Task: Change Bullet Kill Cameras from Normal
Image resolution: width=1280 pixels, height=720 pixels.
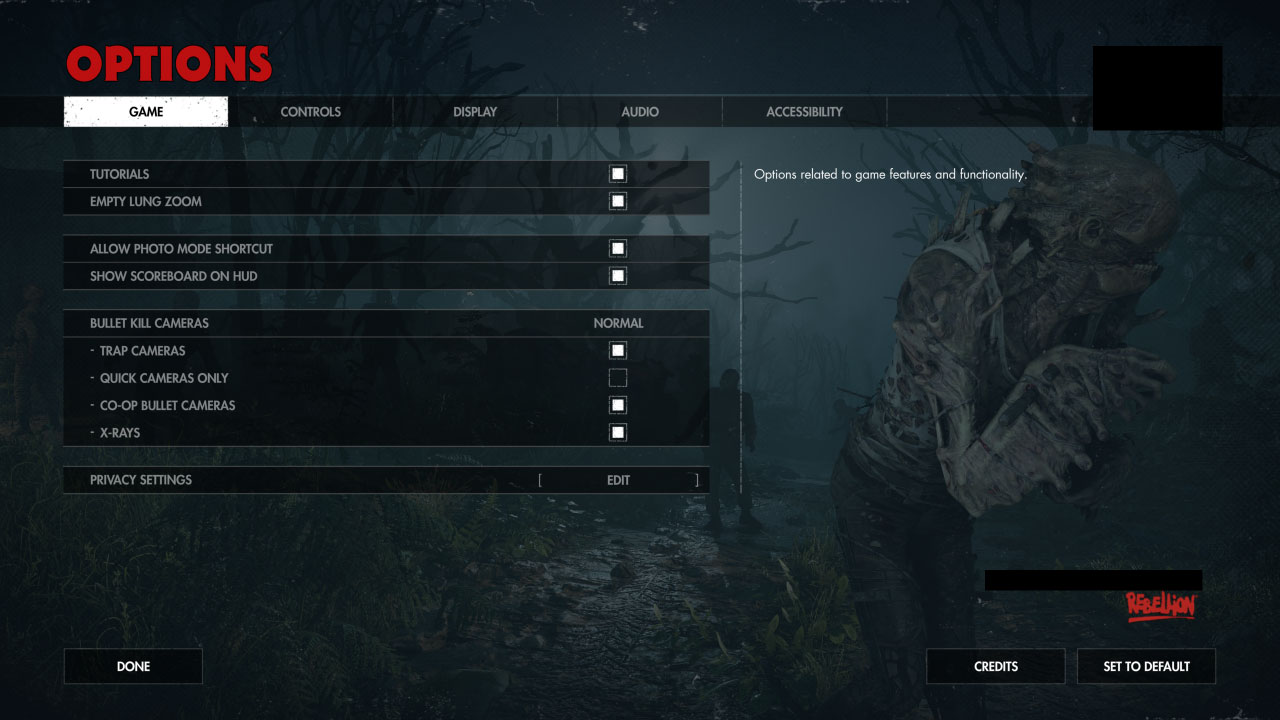Action: (x=618, y=323)
